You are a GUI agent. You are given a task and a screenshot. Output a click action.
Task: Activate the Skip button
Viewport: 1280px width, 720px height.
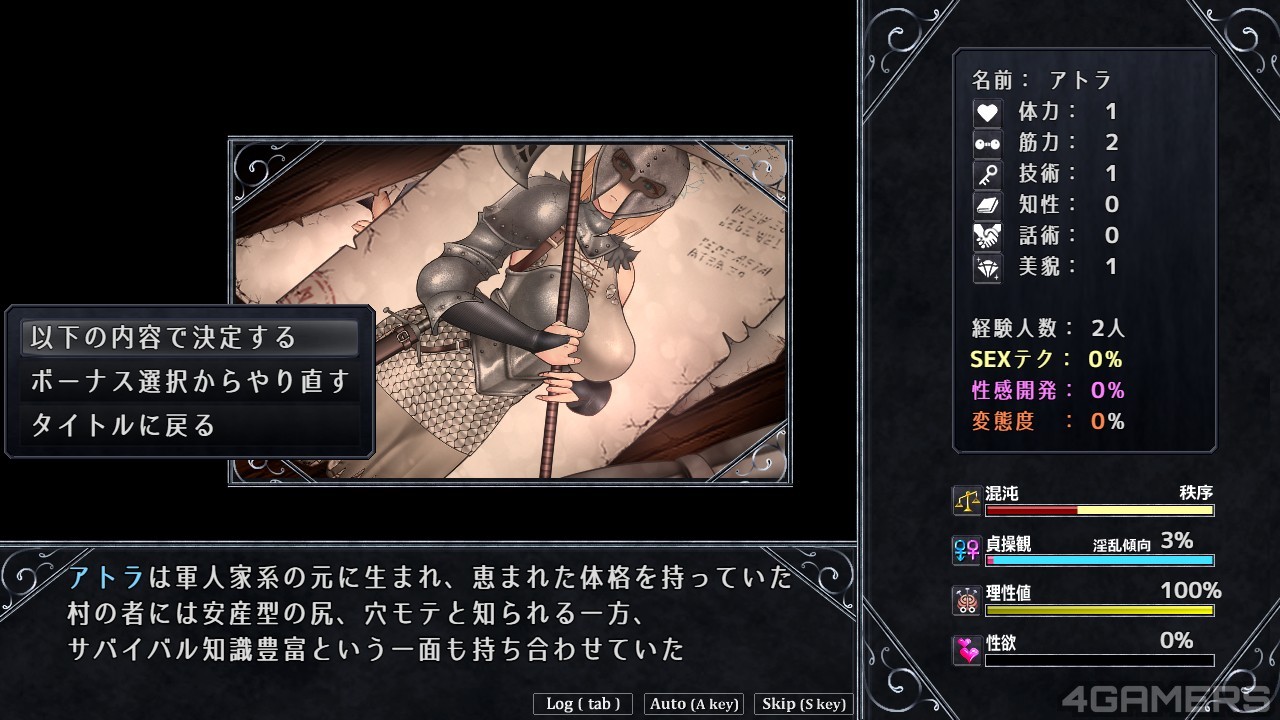click(803, 704)
